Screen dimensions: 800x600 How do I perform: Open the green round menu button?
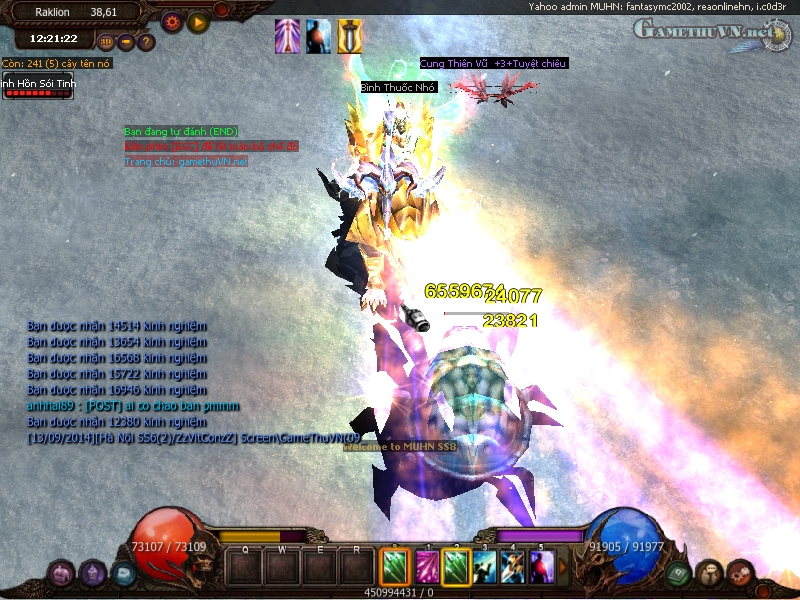point(677,573)
